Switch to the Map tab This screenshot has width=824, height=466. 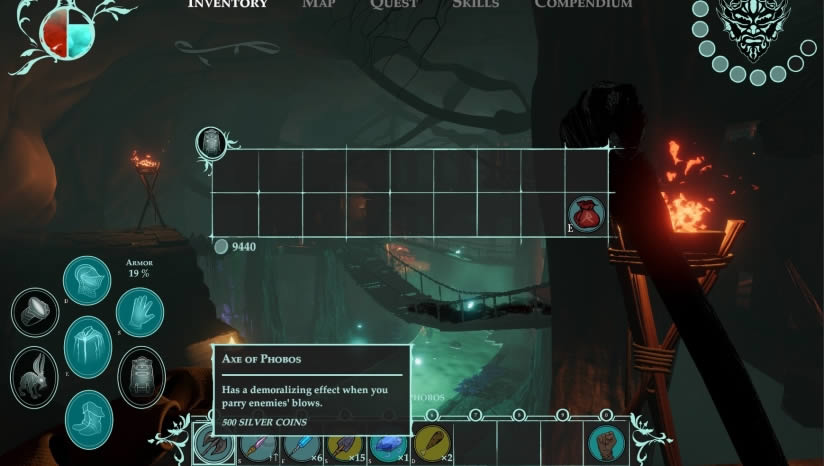(x=319, y=4)
